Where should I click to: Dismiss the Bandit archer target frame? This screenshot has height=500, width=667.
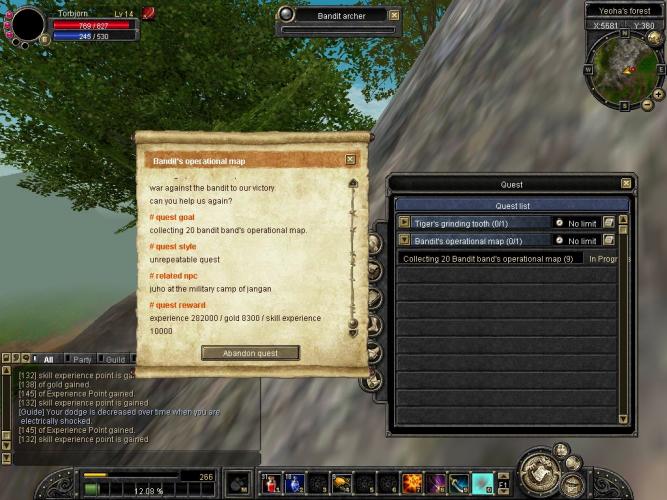click(394, 15)
